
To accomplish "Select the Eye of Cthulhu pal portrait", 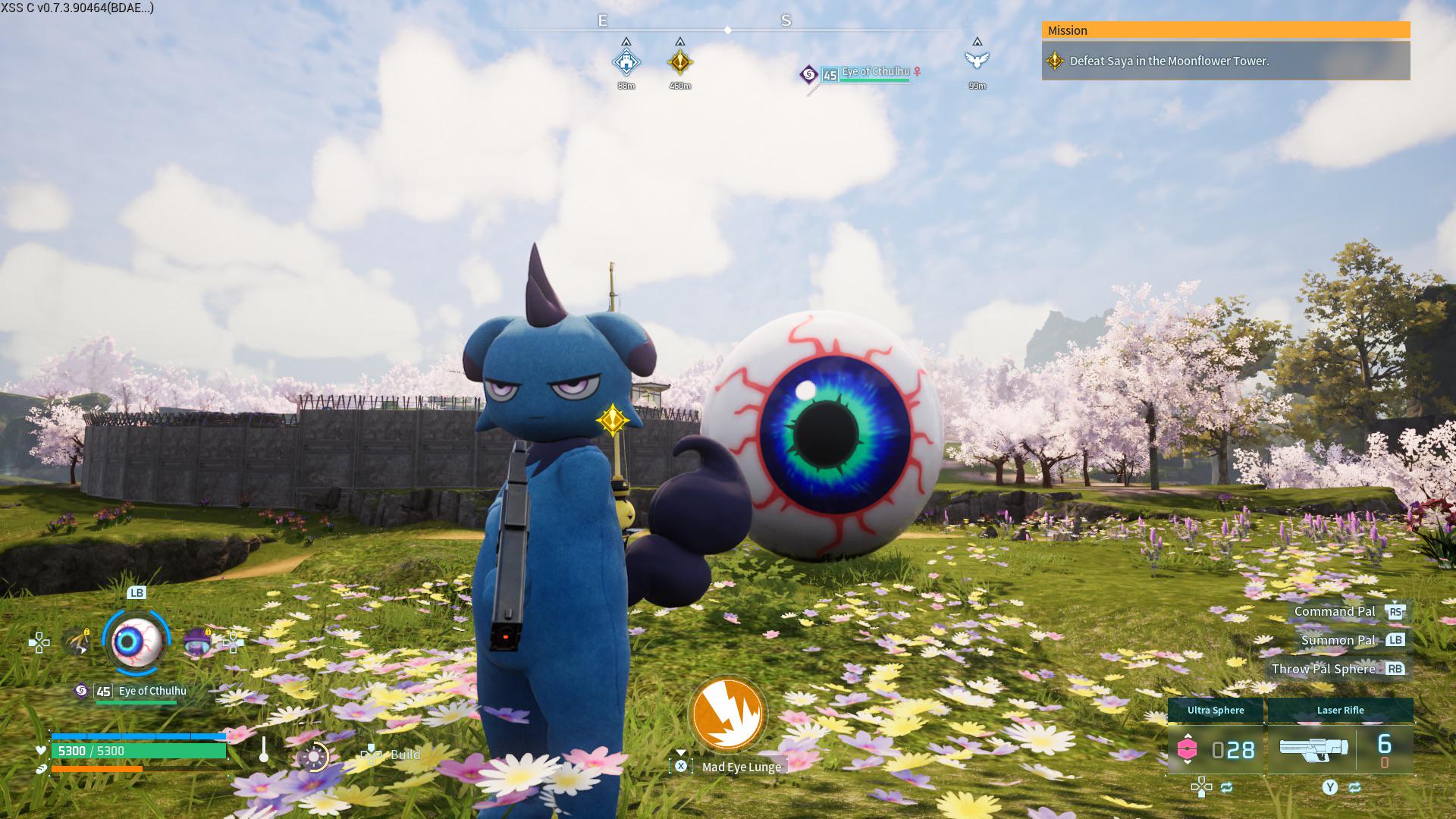I will coord(136,642).
